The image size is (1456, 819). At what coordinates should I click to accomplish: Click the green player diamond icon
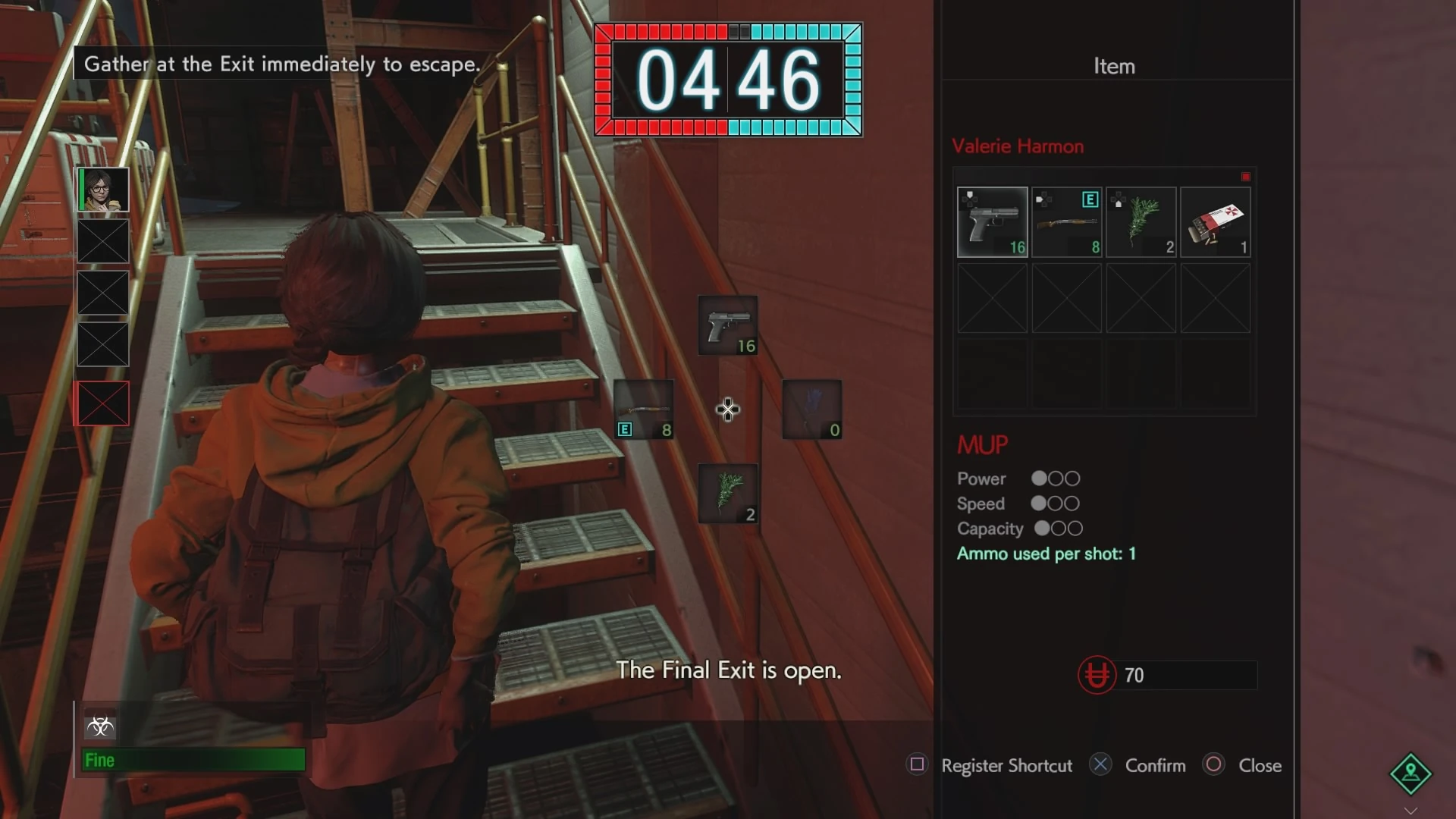pos(1410,773)
